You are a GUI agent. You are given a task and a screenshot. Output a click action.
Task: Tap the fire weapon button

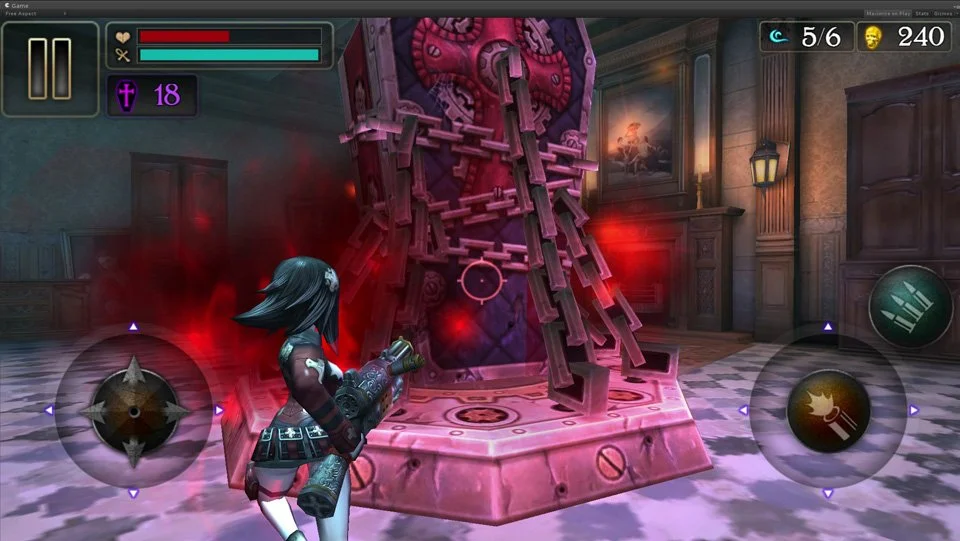point(827,410)
